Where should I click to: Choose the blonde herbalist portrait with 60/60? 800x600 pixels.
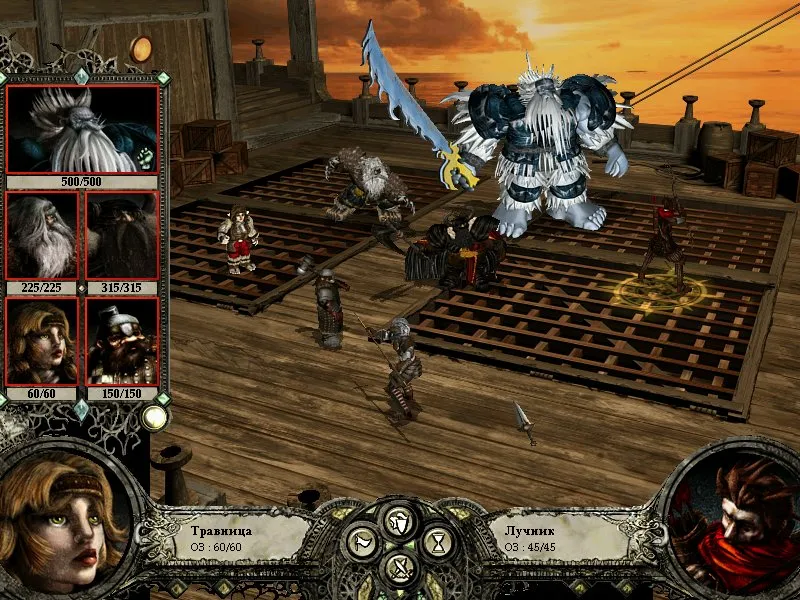42,342
